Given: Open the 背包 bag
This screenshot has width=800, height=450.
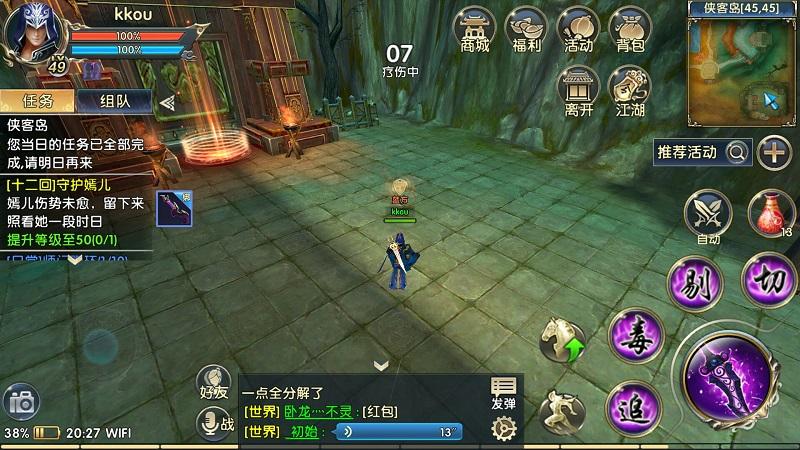Looking at the screenshot, I should [628, 30].
